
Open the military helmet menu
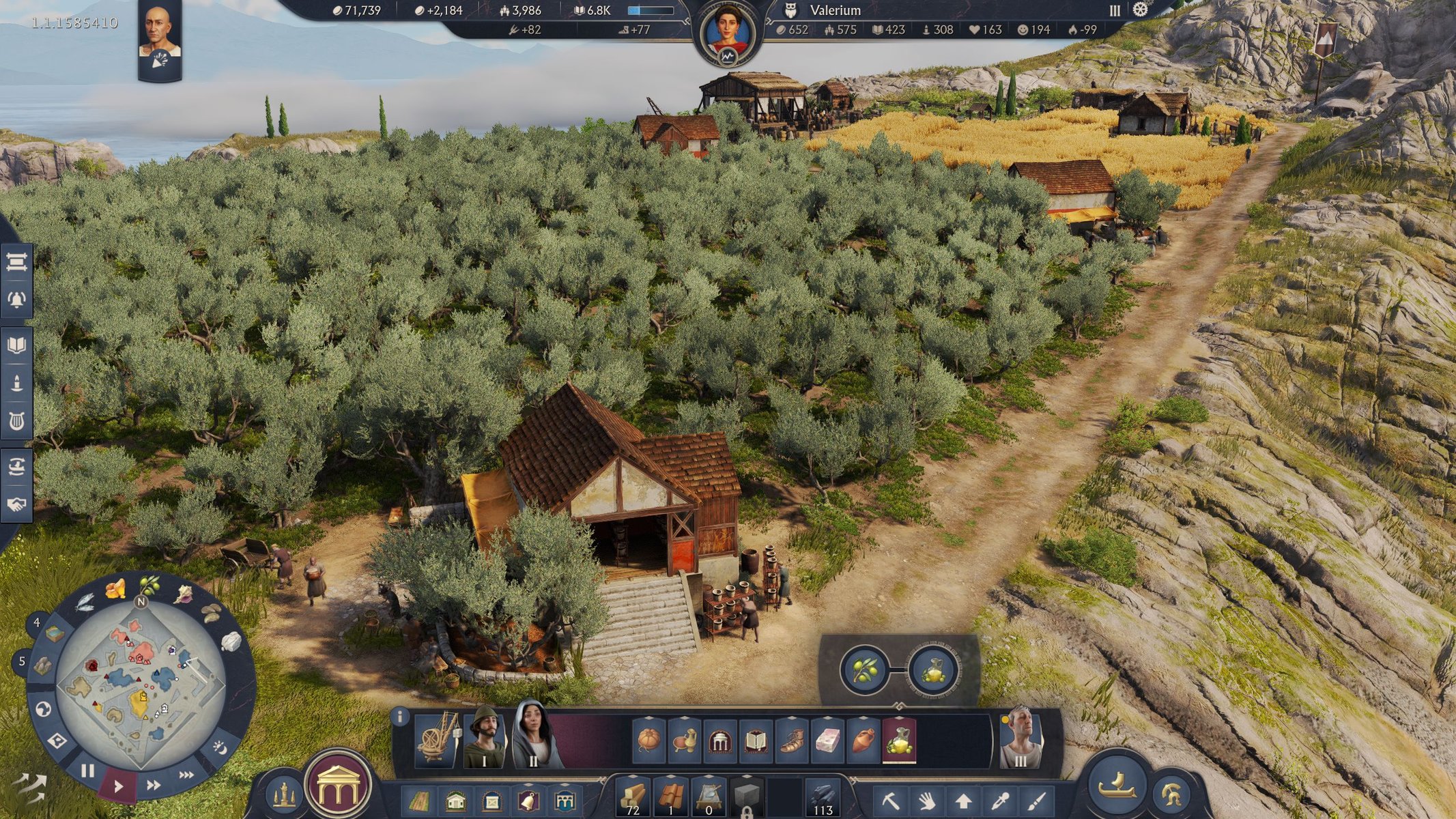coord(1172,794)
